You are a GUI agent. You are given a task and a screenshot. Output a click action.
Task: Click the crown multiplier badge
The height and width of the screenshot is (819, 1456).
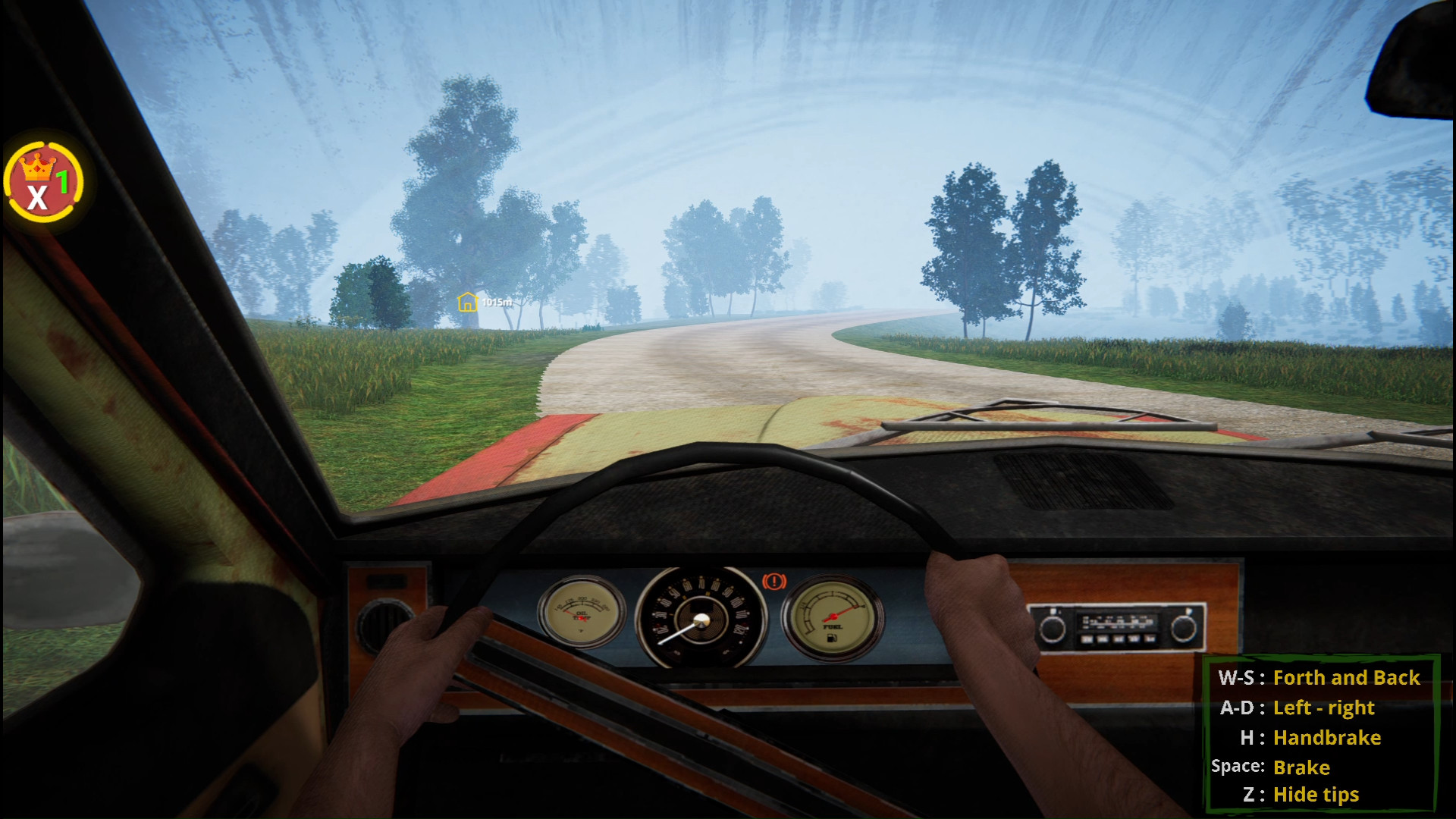coord(44,183)
